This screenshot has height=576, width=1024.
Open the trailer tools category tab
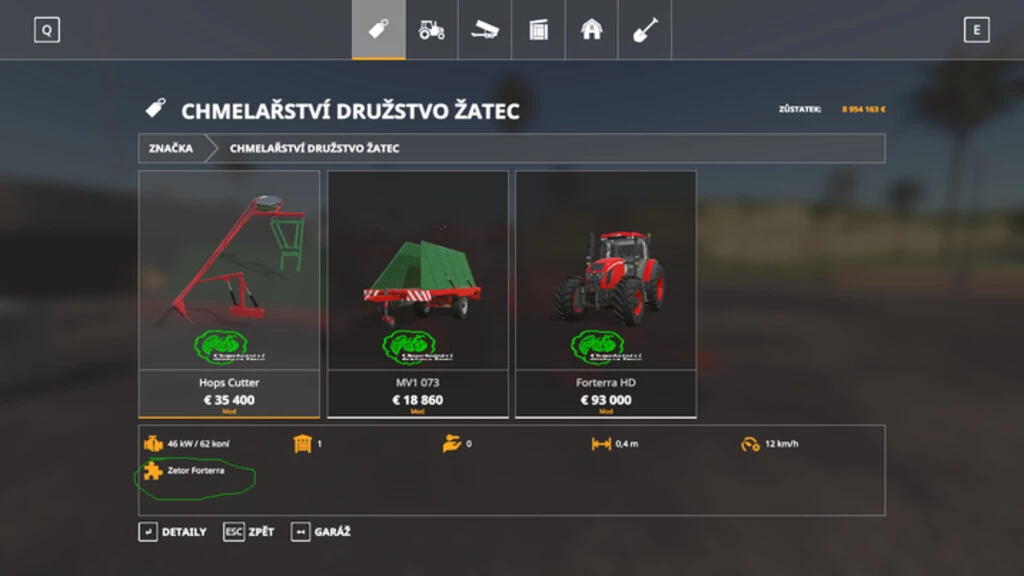pyautogui.click(x=485, y=30)
